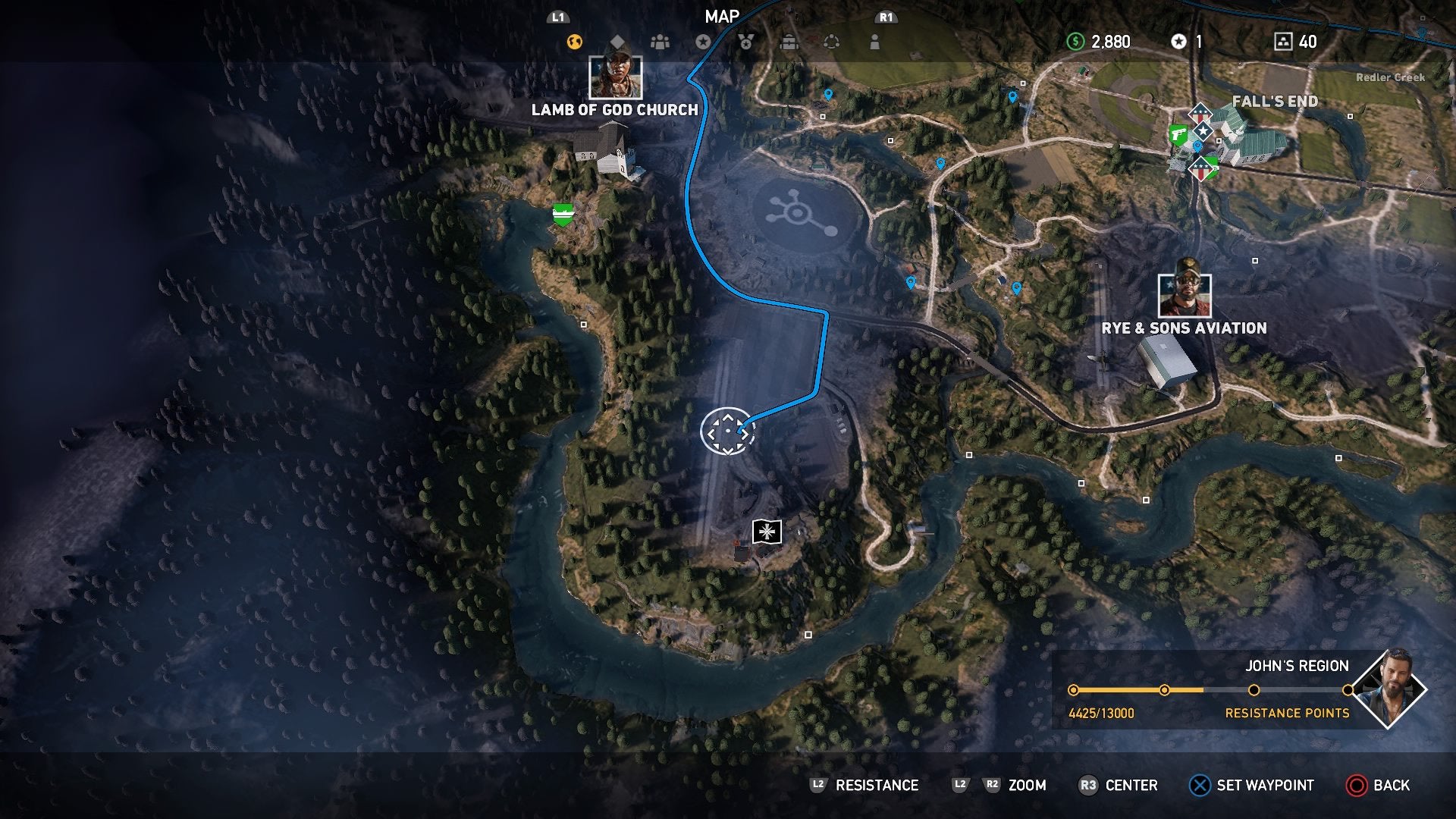
Task: Click the green gun shop icon at Fall's End
Action: (x=1179, y=134)
